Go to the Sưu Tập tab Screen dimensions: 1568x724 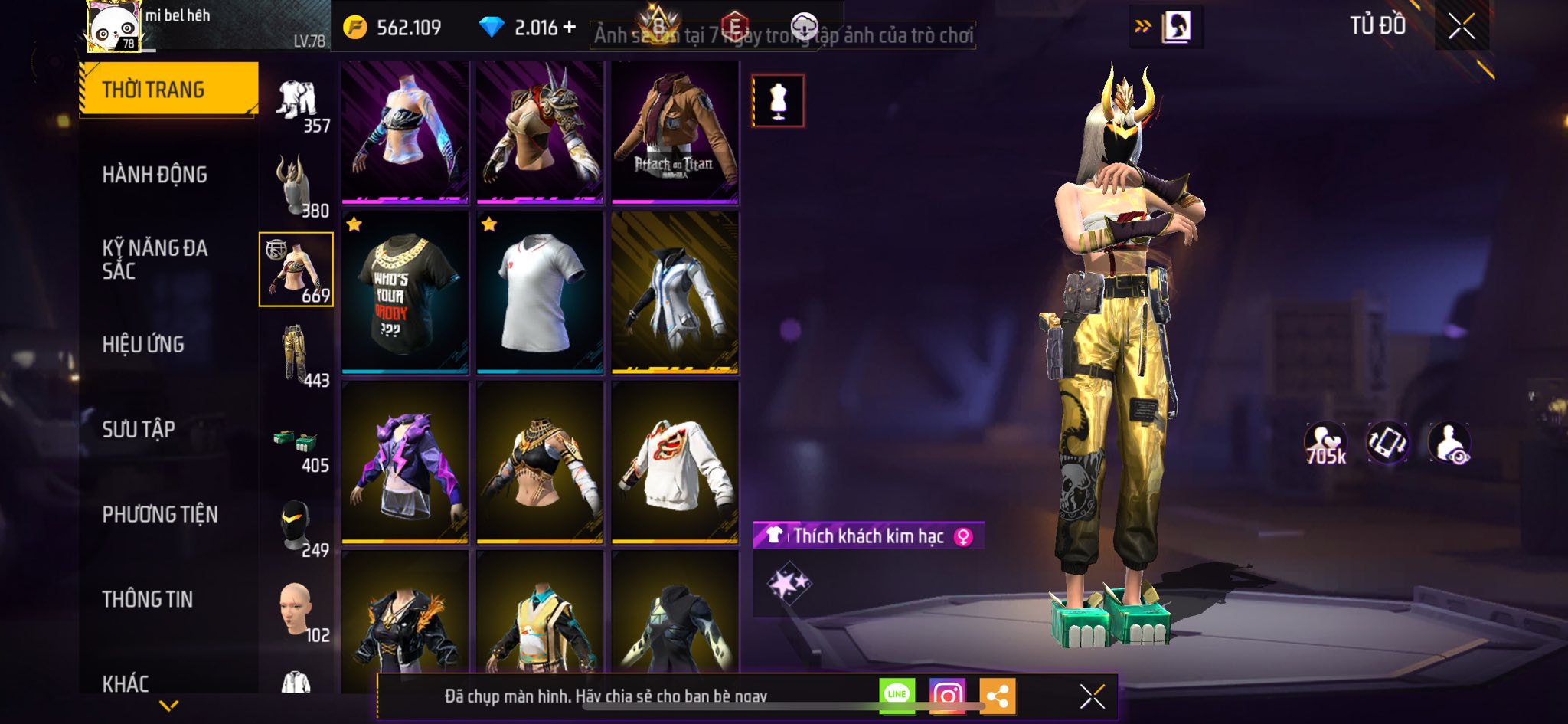[139, 429]
